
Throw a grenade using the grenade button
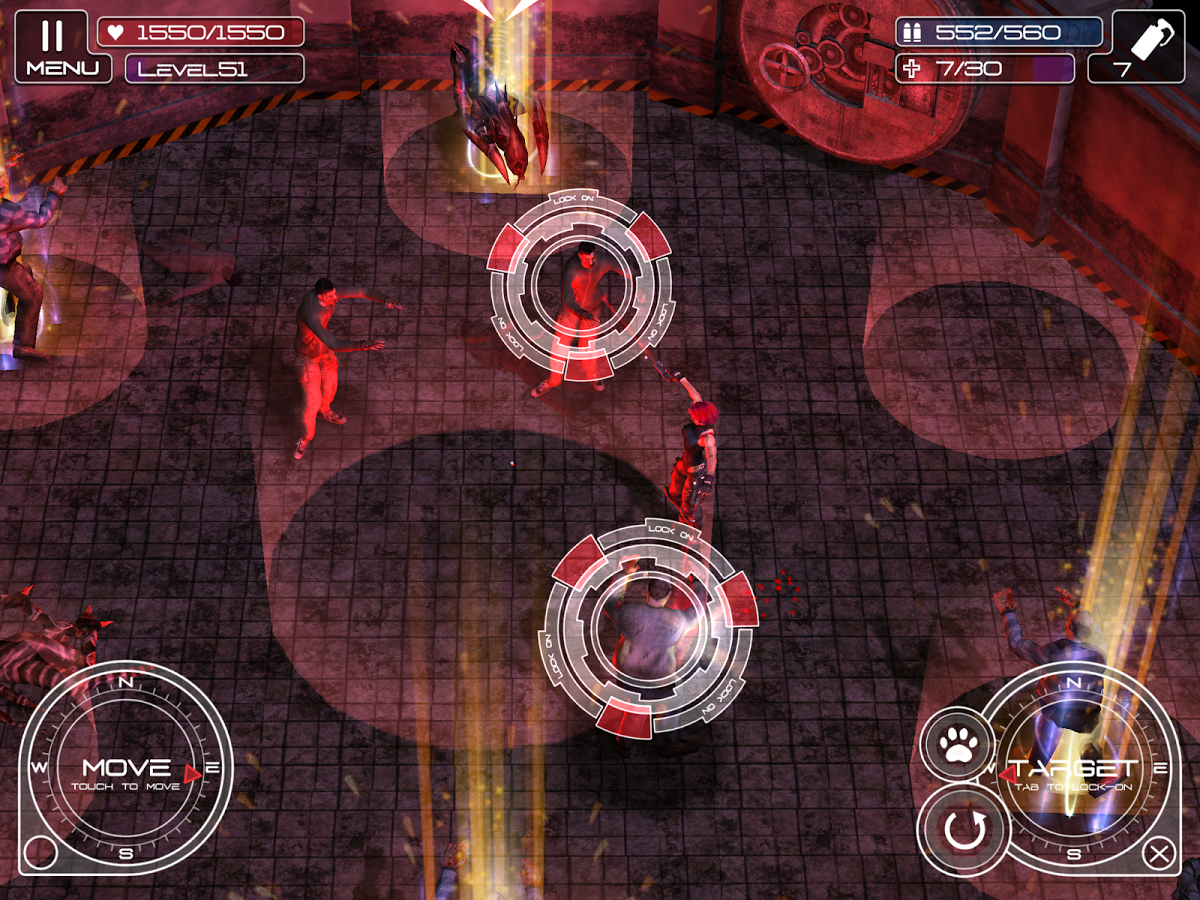[1148, 46]
